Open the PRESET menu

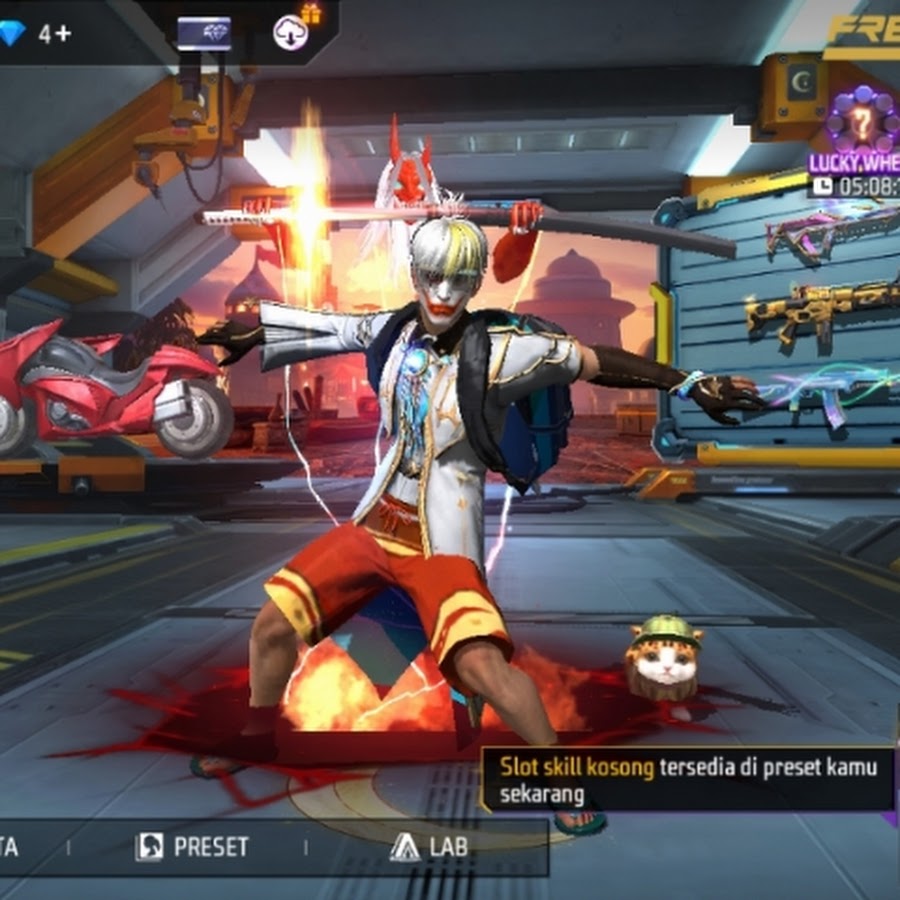192,847
